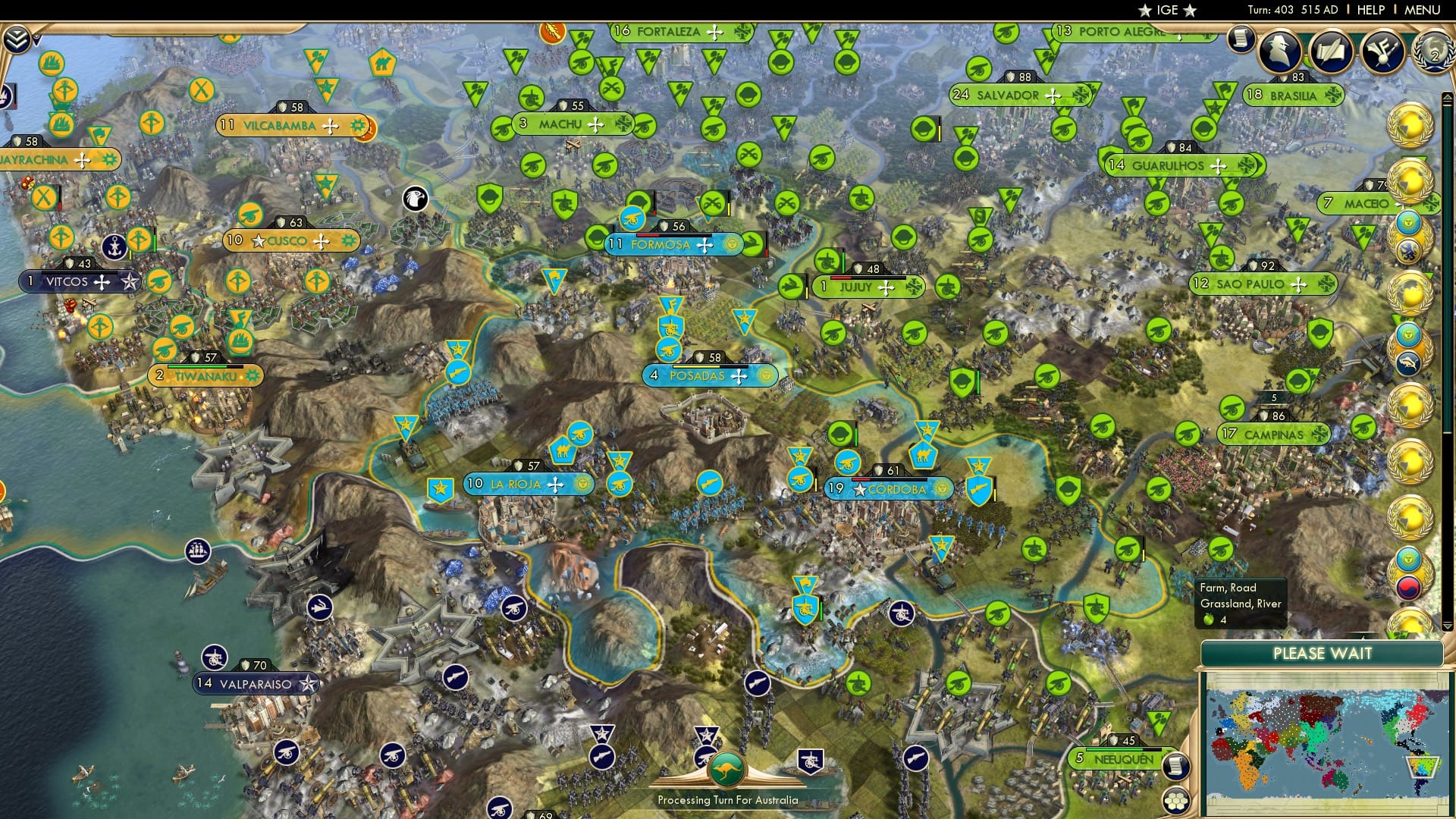Click the Processing Turn progress bar
Image resolution: width=1456 pixels, height=819 pixels.
click(x=728, y=799)
